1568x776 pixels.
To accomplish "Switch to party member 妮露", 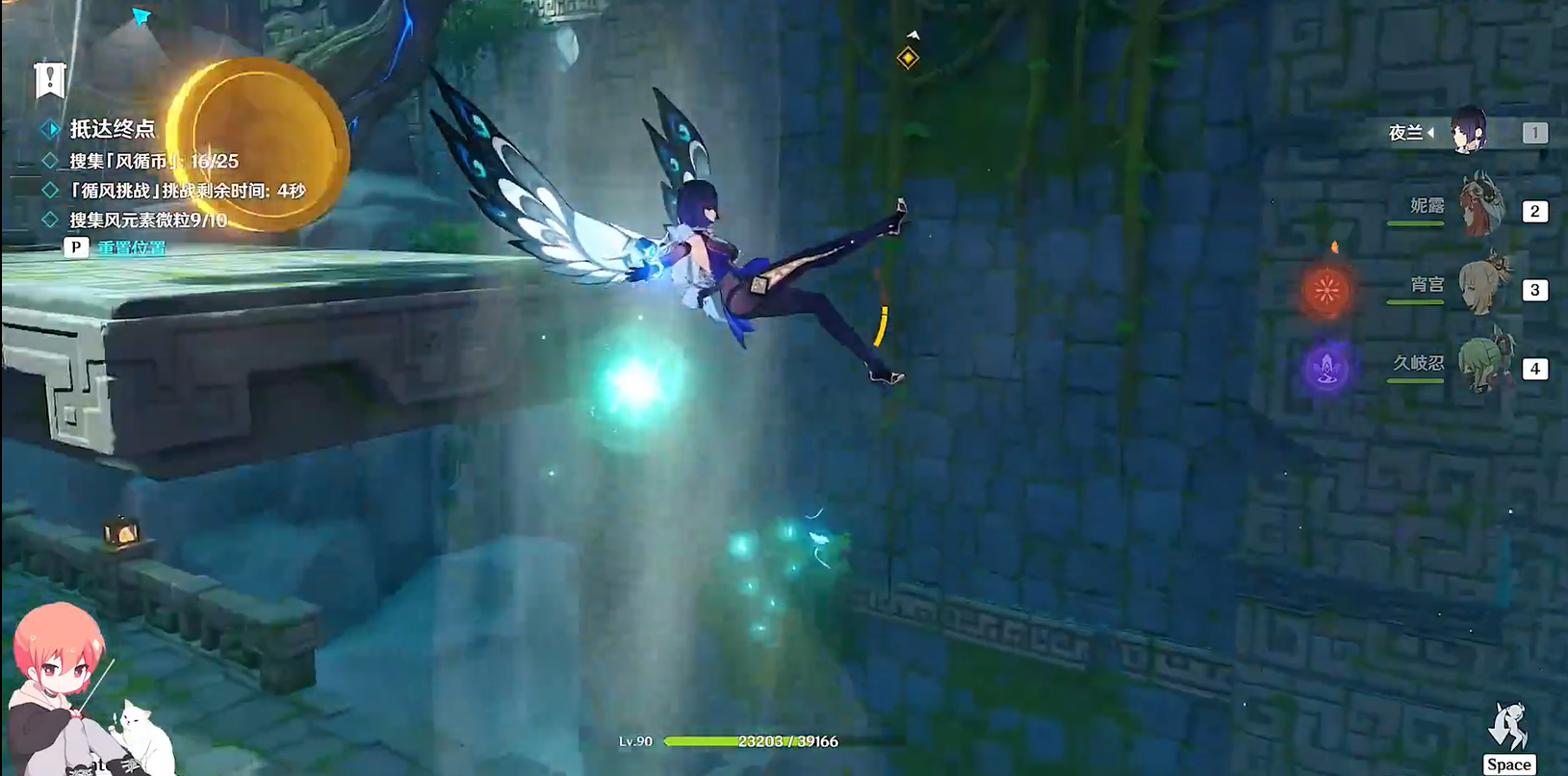I will point(1480,208).
